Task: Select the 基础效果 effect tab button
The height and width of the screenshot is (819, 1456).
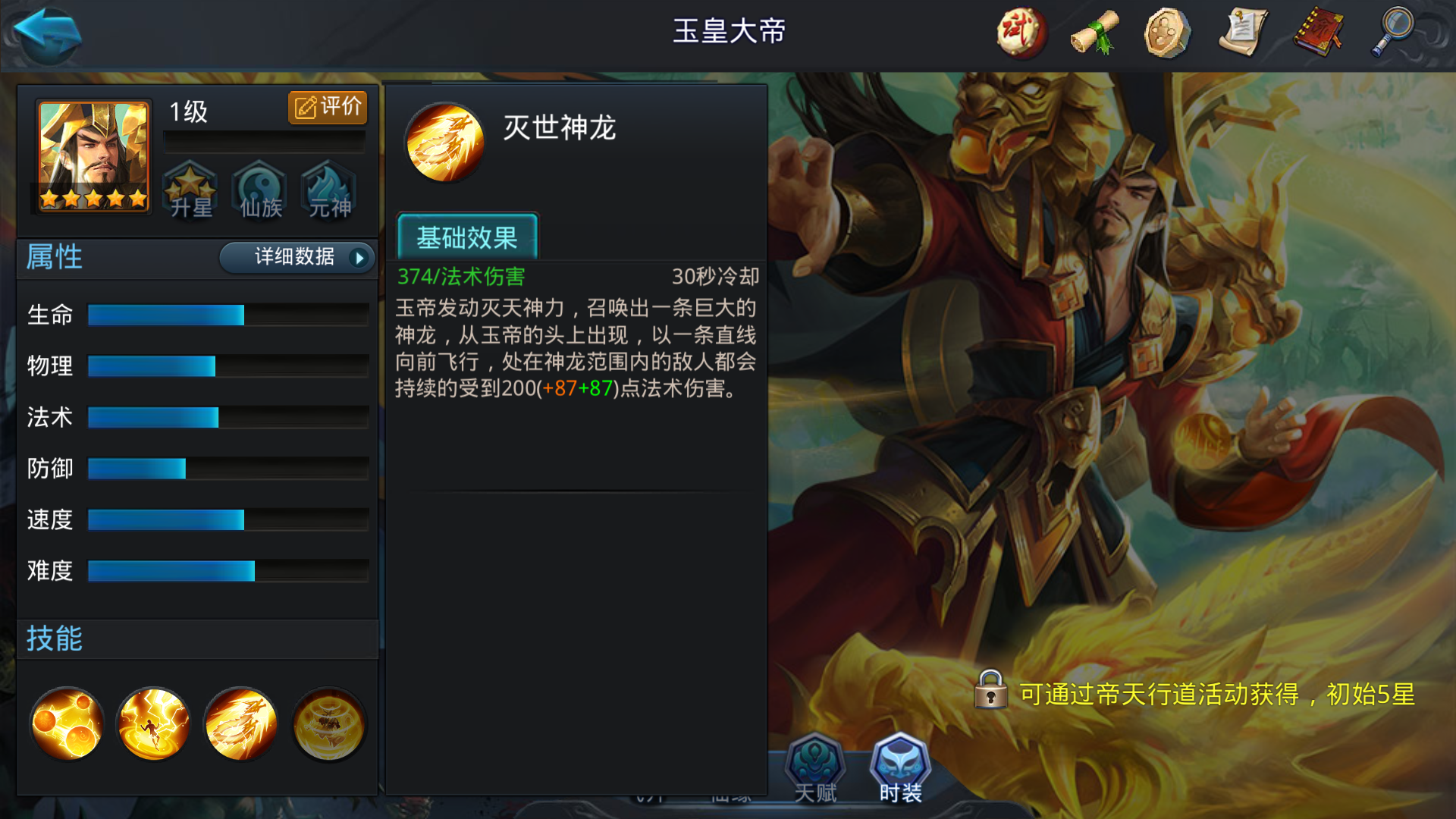Action: click(x=467, y=237)
